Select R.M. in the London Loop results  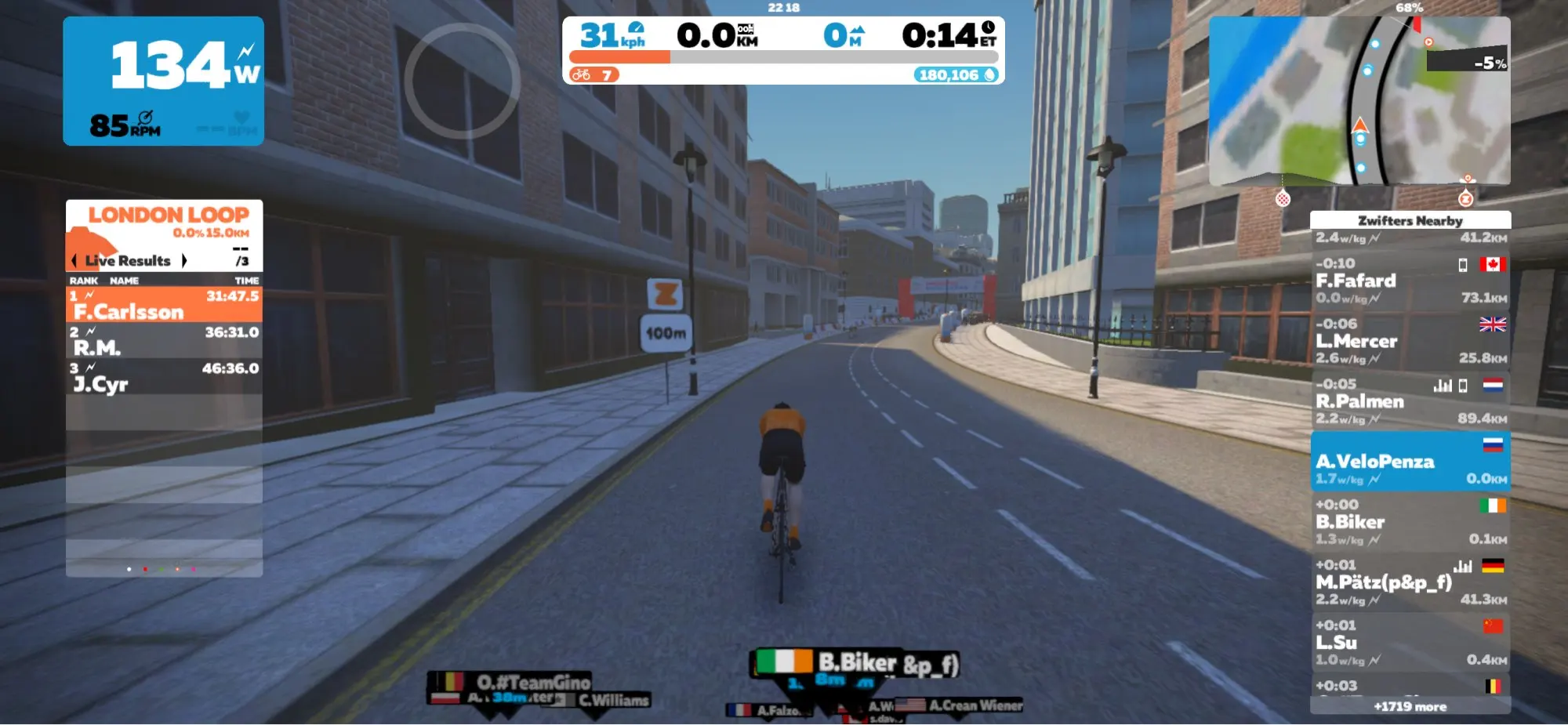point(164,340)
